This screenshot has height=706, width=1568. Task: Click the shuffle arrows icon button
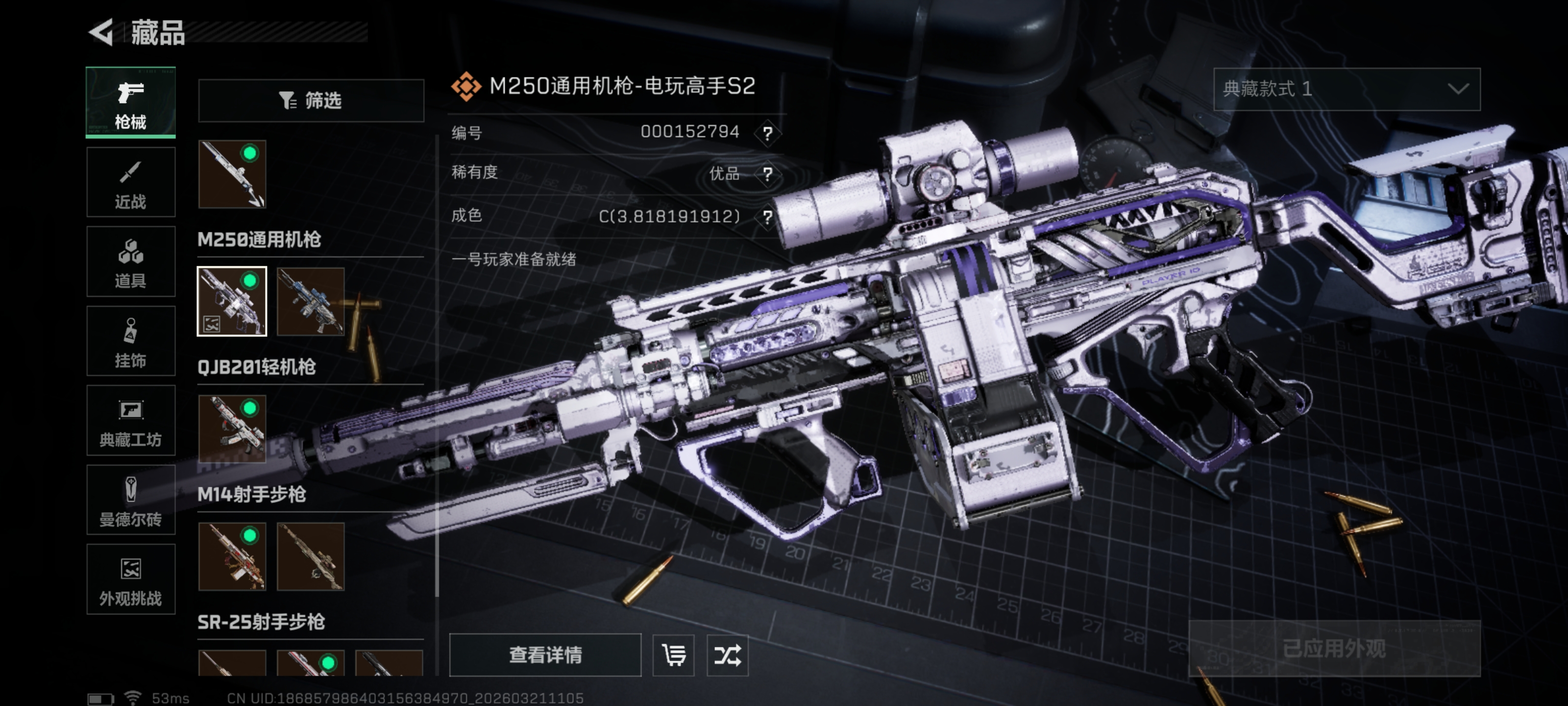point(727,655)
